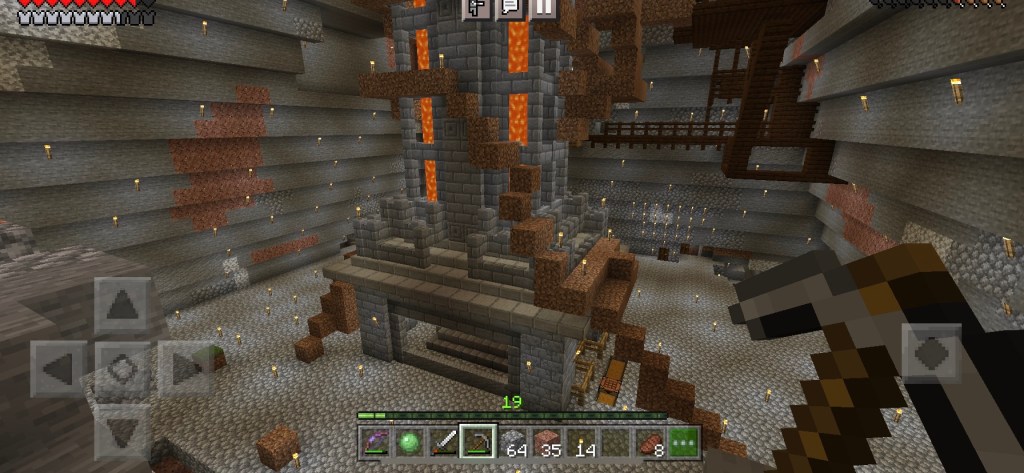Tap the move forward arrow
The width and height of the screenshot is (1024, 473).
click(122, 304)
